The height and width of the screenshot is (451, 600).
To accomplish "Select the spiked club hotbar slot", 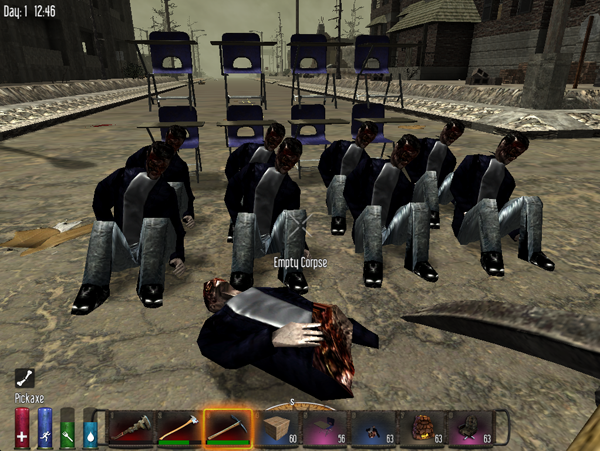I will click(128, 427).
